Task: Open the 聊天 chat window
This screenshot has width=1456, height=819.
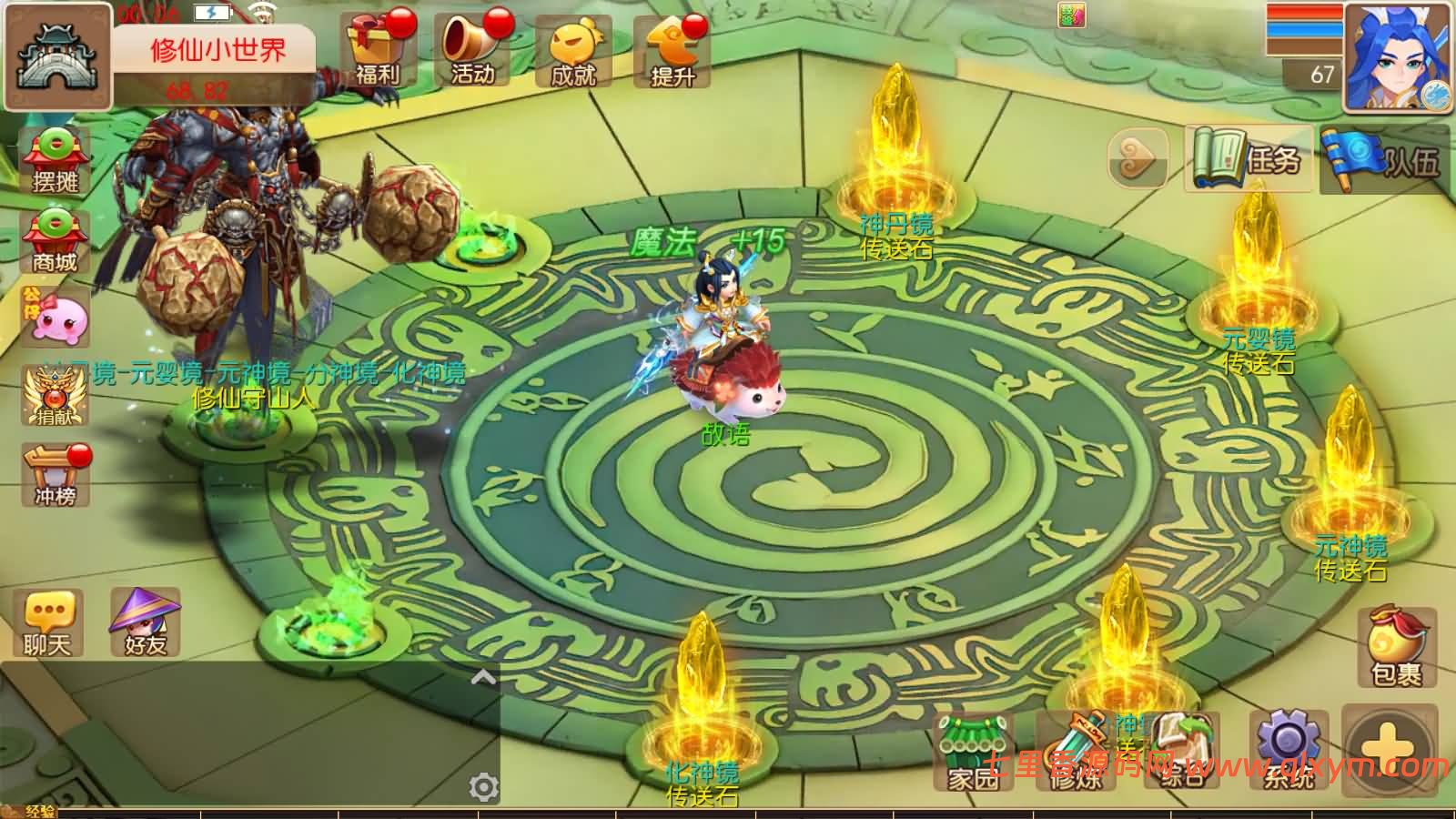Action: coord(47,623)
